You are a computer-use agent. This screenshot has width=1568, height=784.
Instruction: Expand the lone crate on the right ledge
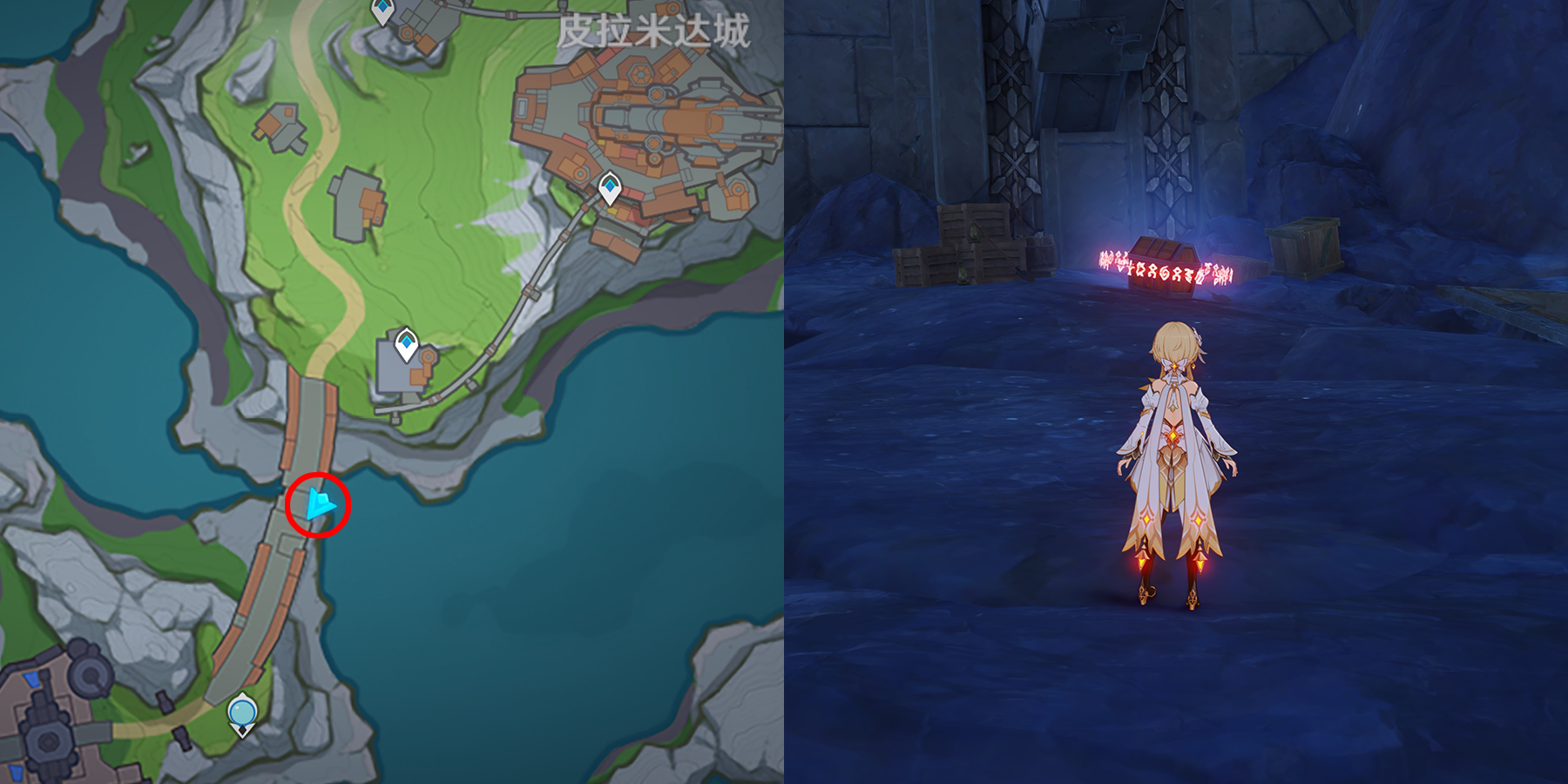[x=1302, y=248]
